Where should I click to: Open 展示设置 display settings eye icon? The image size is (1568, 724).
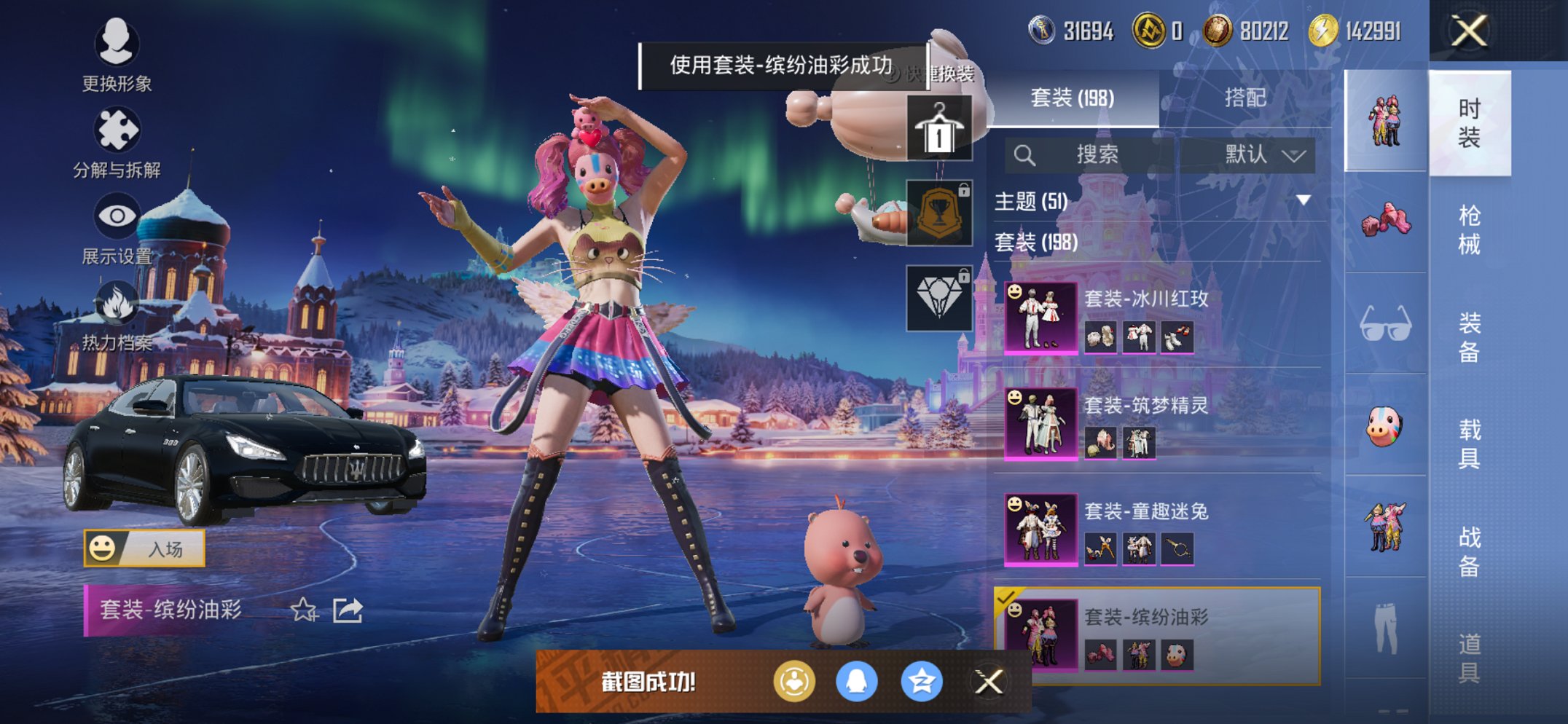(x=117, y=215)
